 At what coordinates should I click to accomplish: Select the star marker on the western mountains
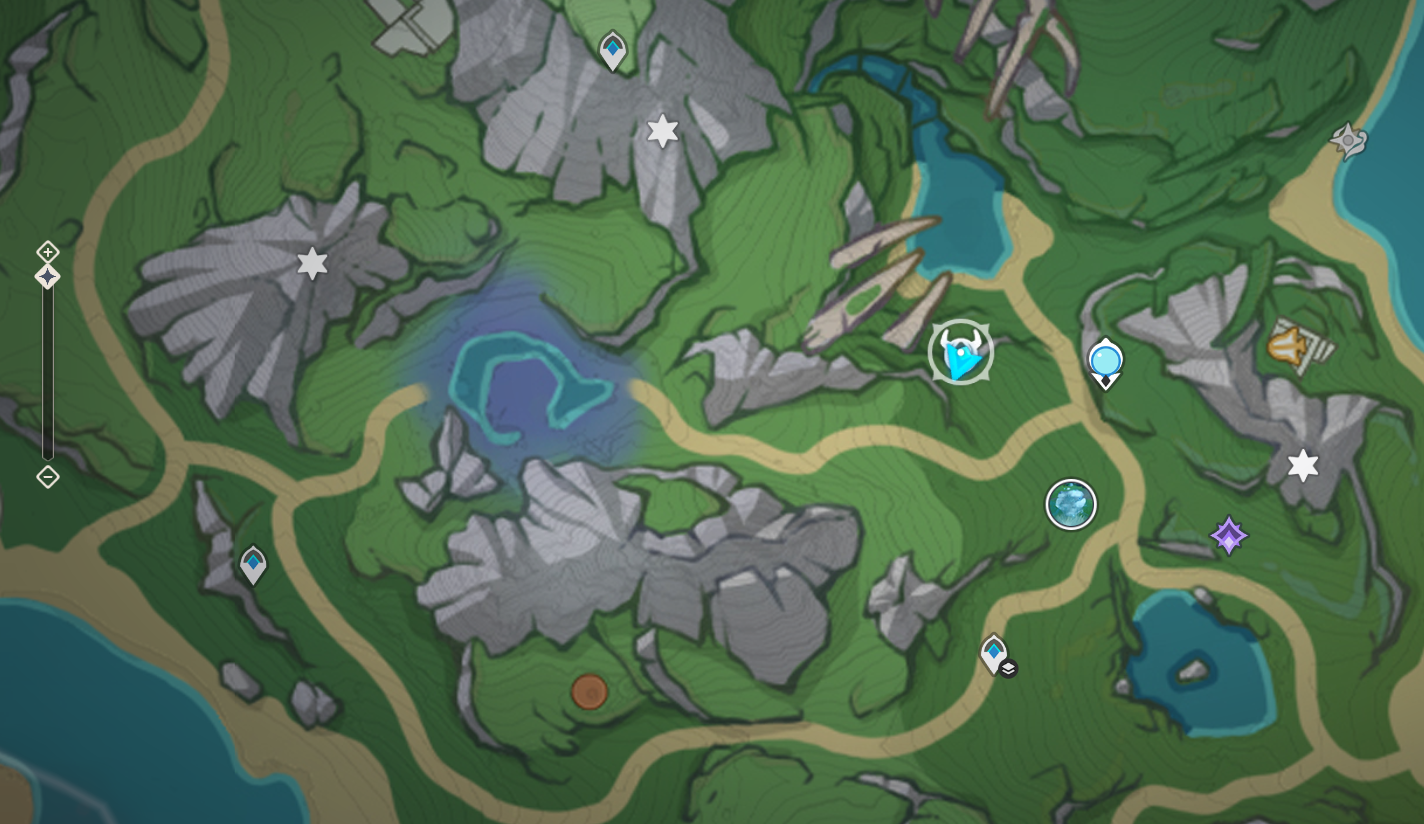(314, 262)
